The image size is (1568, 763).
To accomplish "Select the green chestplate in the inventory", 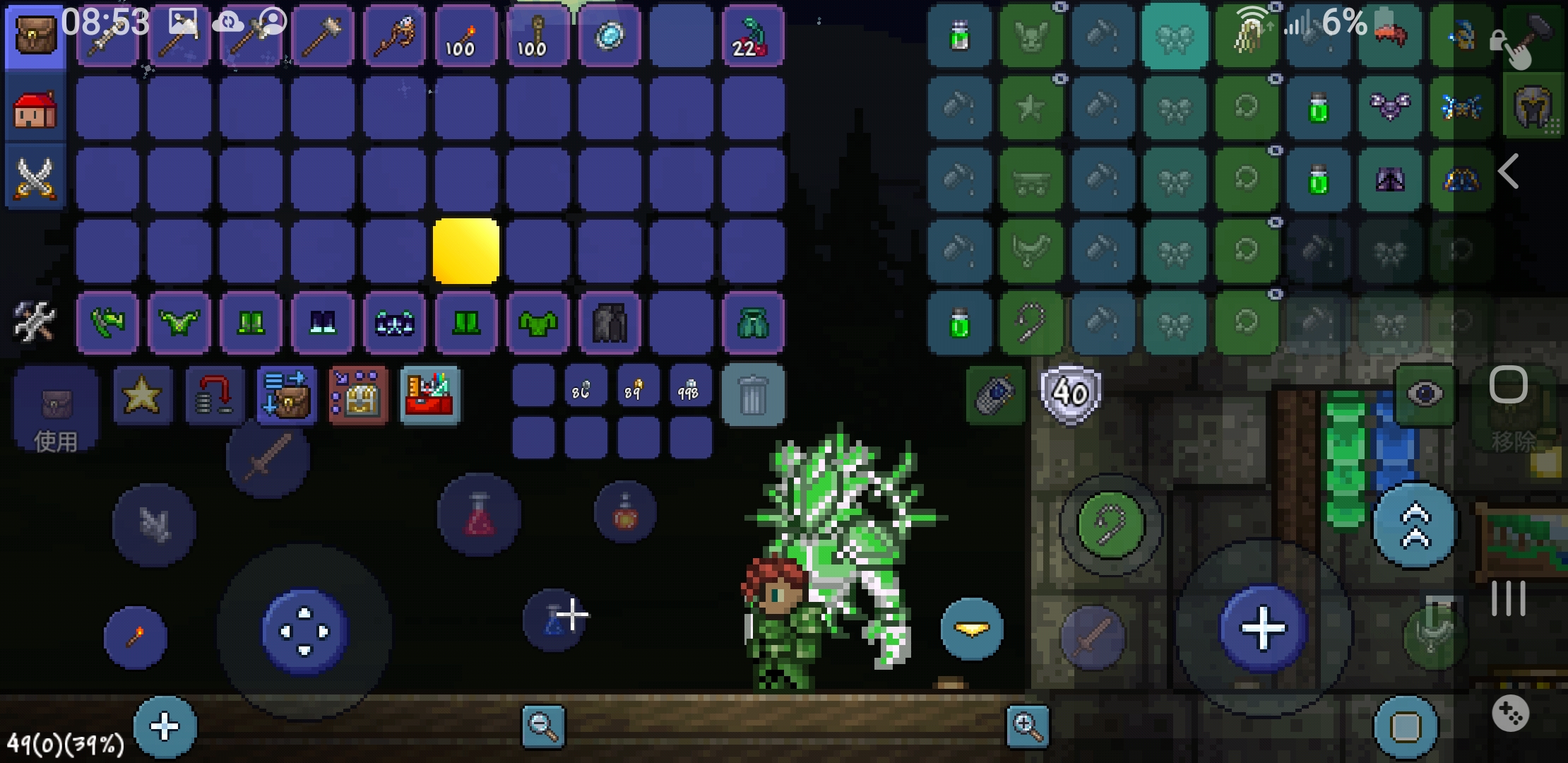I will tap(538, 323).
